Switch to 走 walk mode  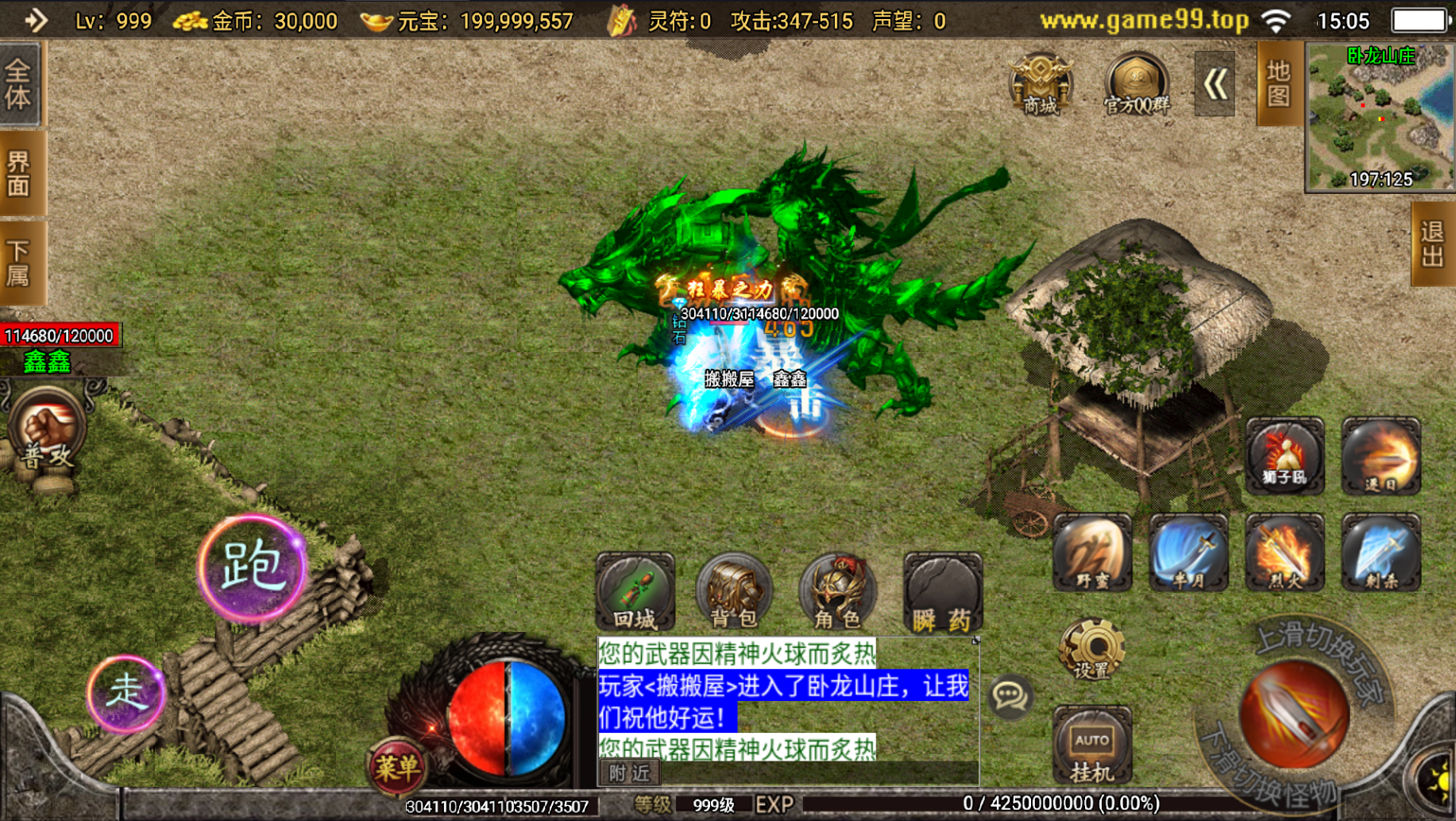click(x=126, y=693)
